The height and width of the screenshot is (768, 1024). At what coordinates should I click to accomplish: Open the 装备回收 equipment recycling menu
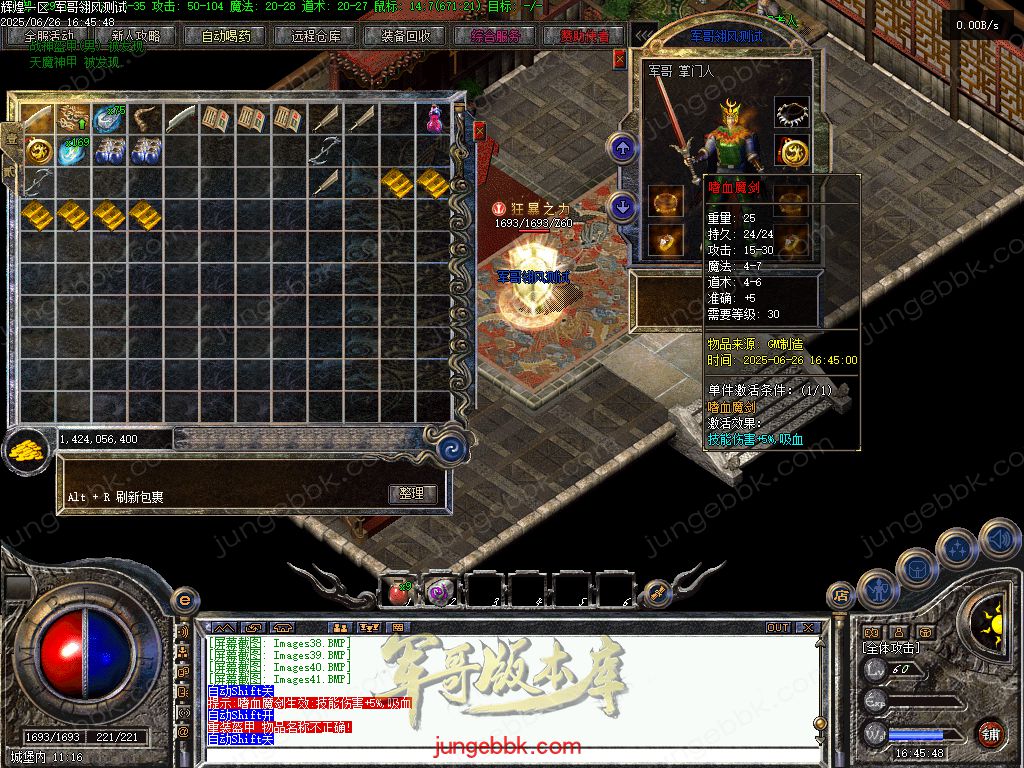click(x=405, y=36)
